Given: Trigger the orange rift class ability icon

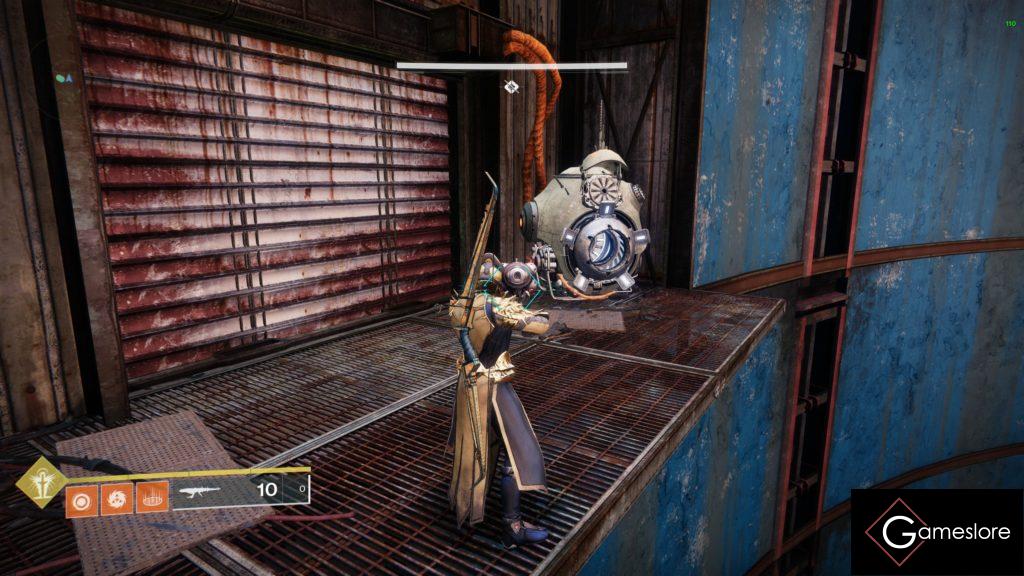Looking at the screenshot, I should (150, 498).
